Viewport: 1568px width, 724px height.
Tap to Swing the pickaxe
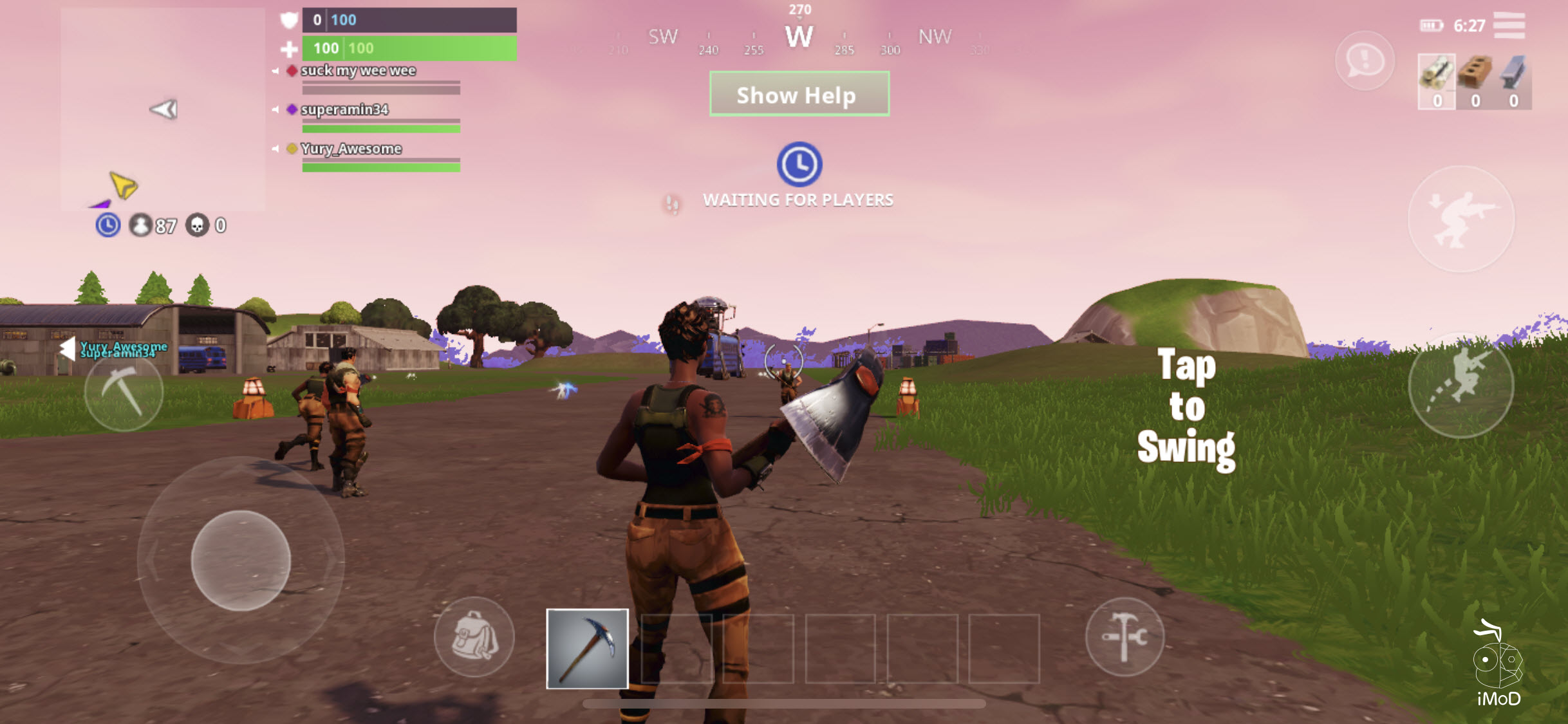[1188, 405]
